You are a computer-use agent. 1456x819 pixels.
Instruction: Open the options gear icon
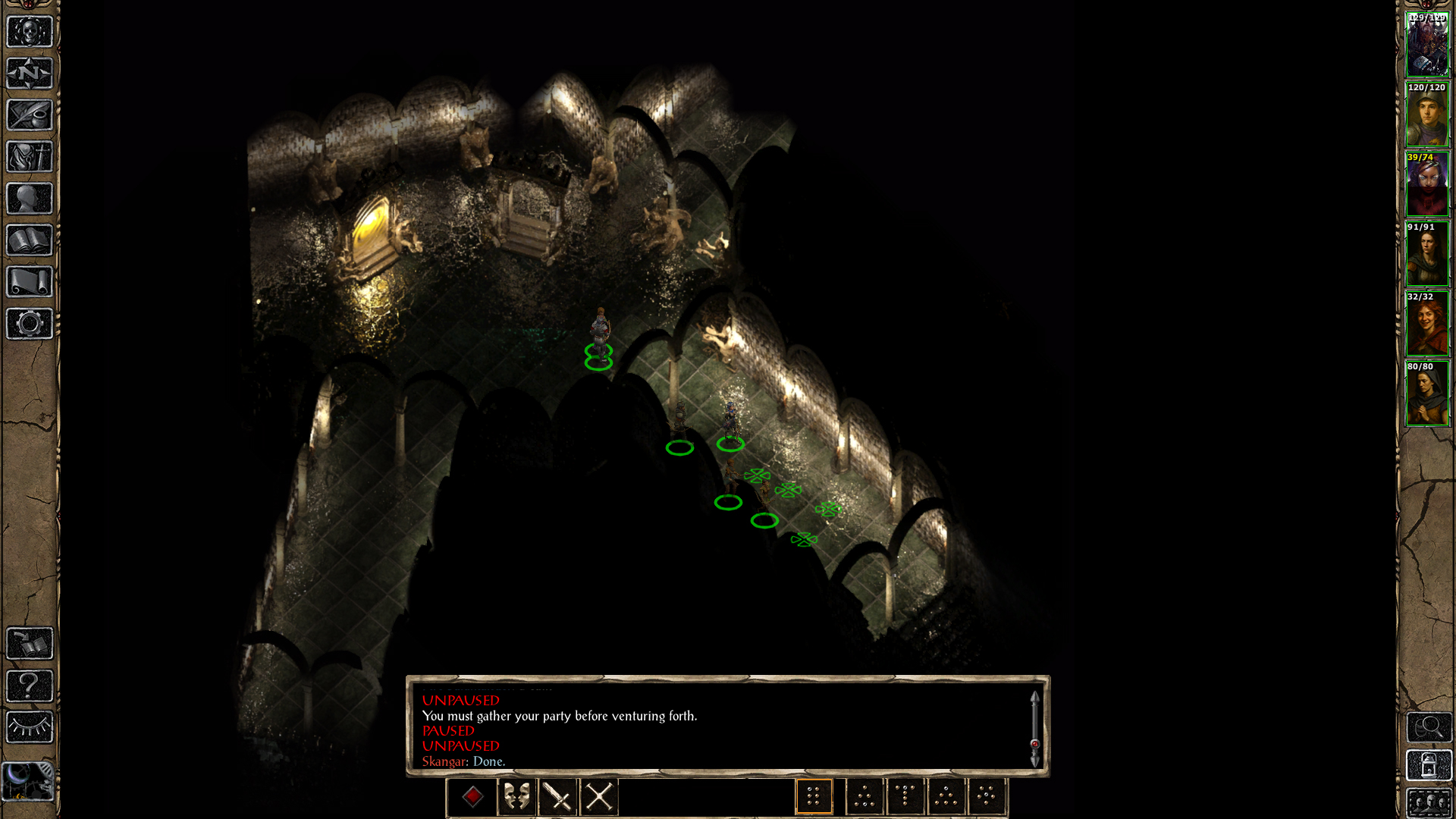pos(30,324)
